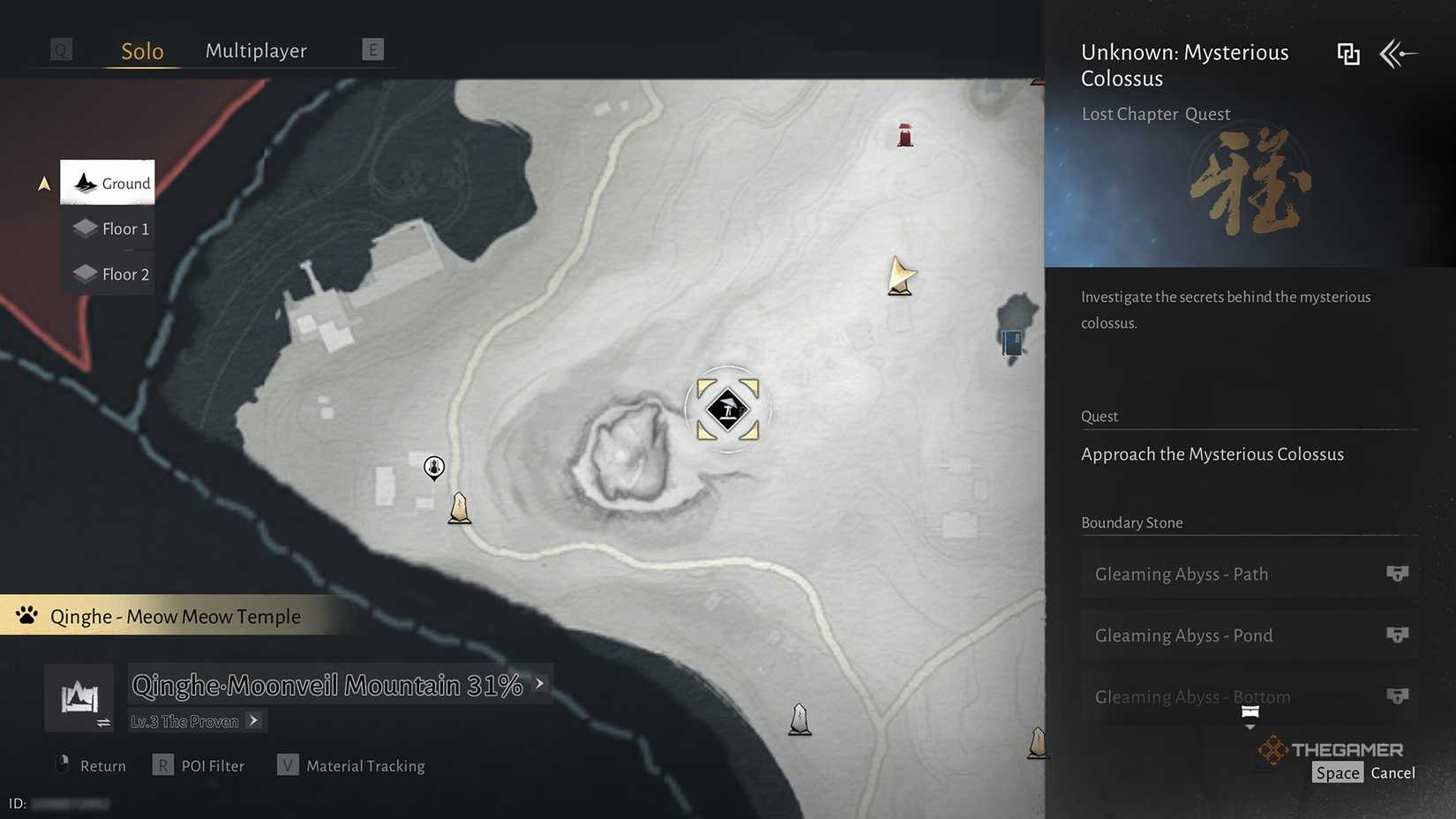The image size is (1456, 819).
Task: Click the gold player arrow marker
Action: point(899,276)
